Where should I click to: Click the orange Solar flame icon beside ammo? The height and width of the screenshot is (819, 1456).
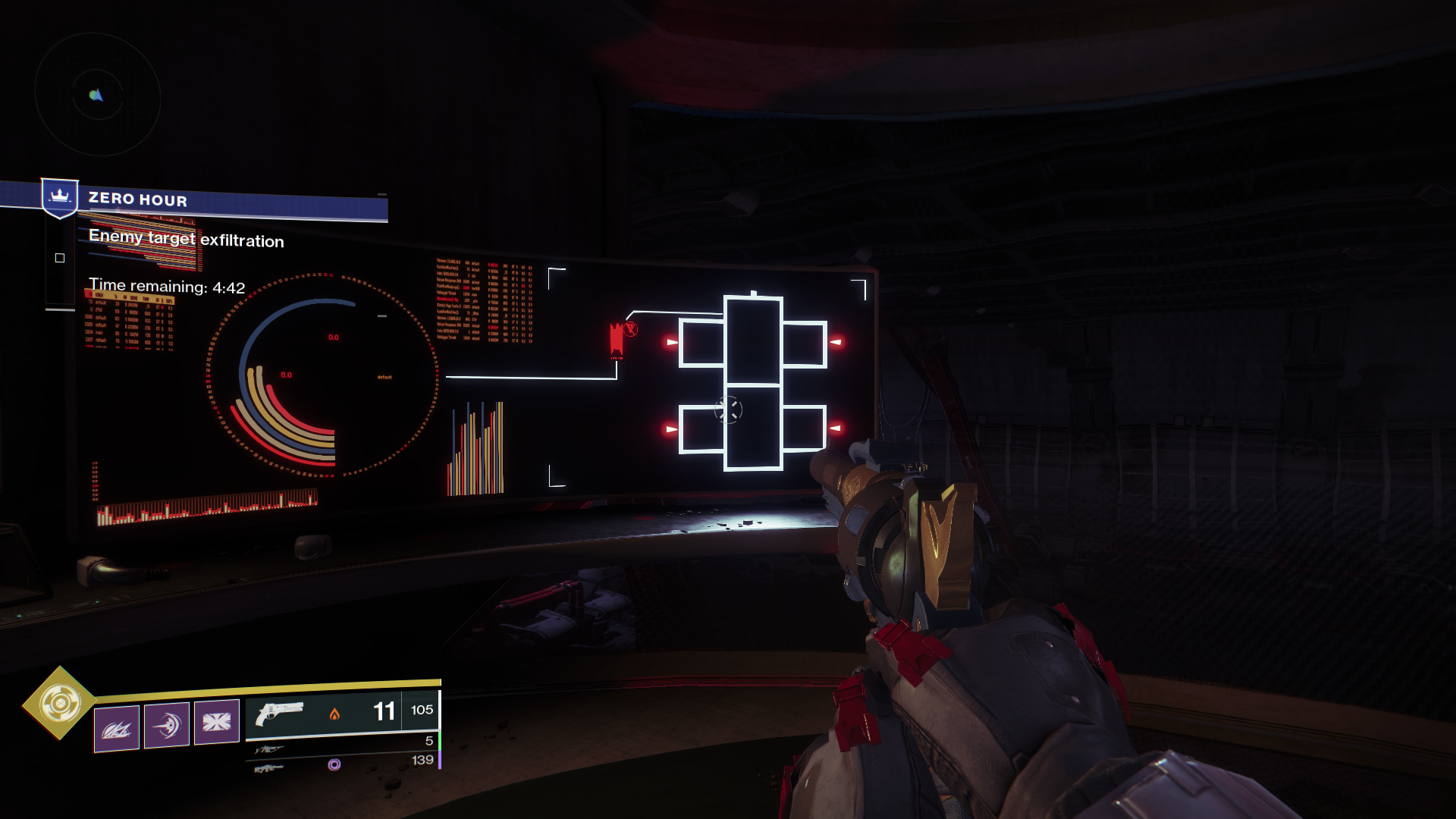coord(334,714)
